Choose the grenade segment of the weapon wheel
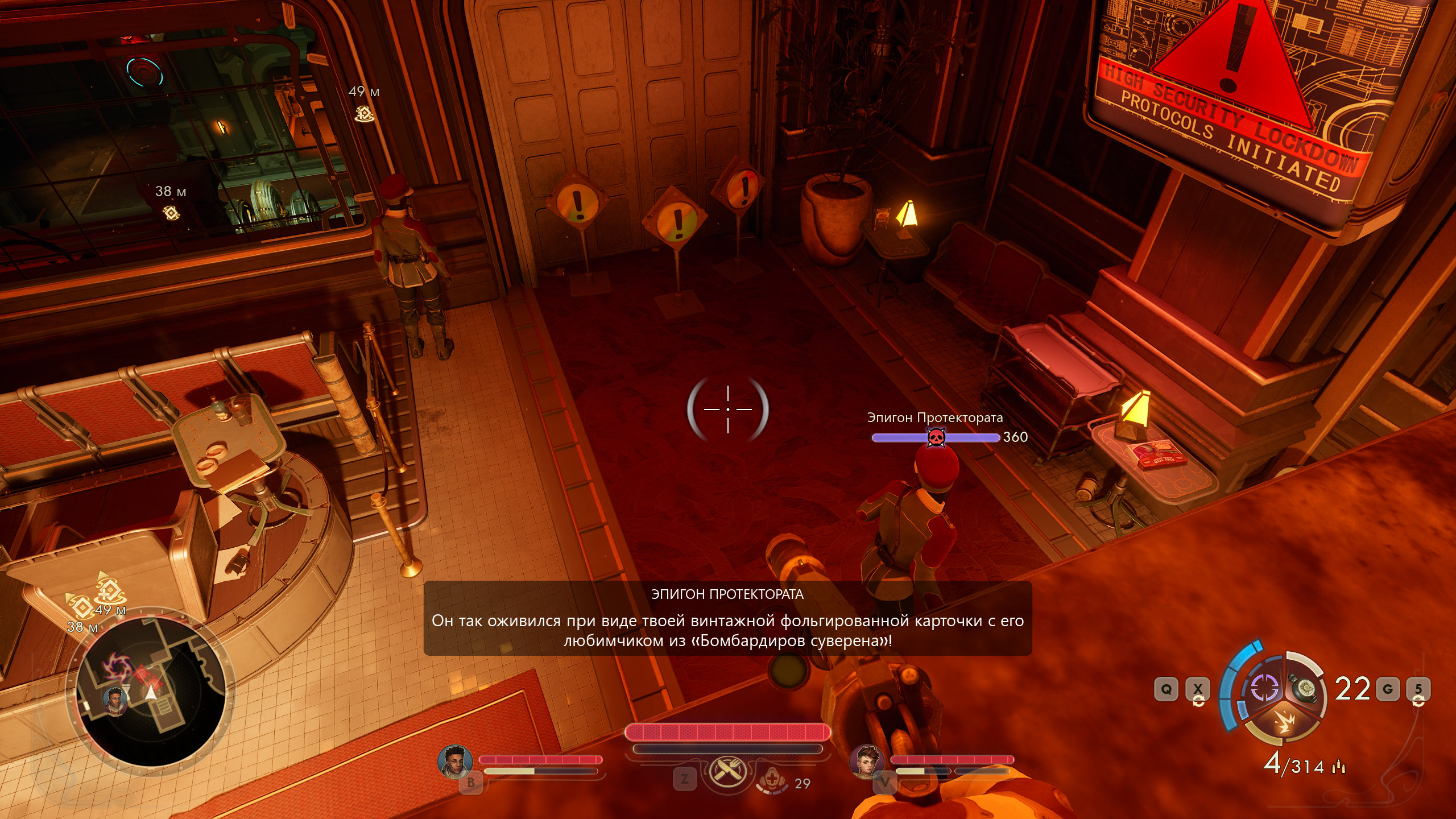The height and width of the screenshot is (819, 1456). [x=1305, y=688]
